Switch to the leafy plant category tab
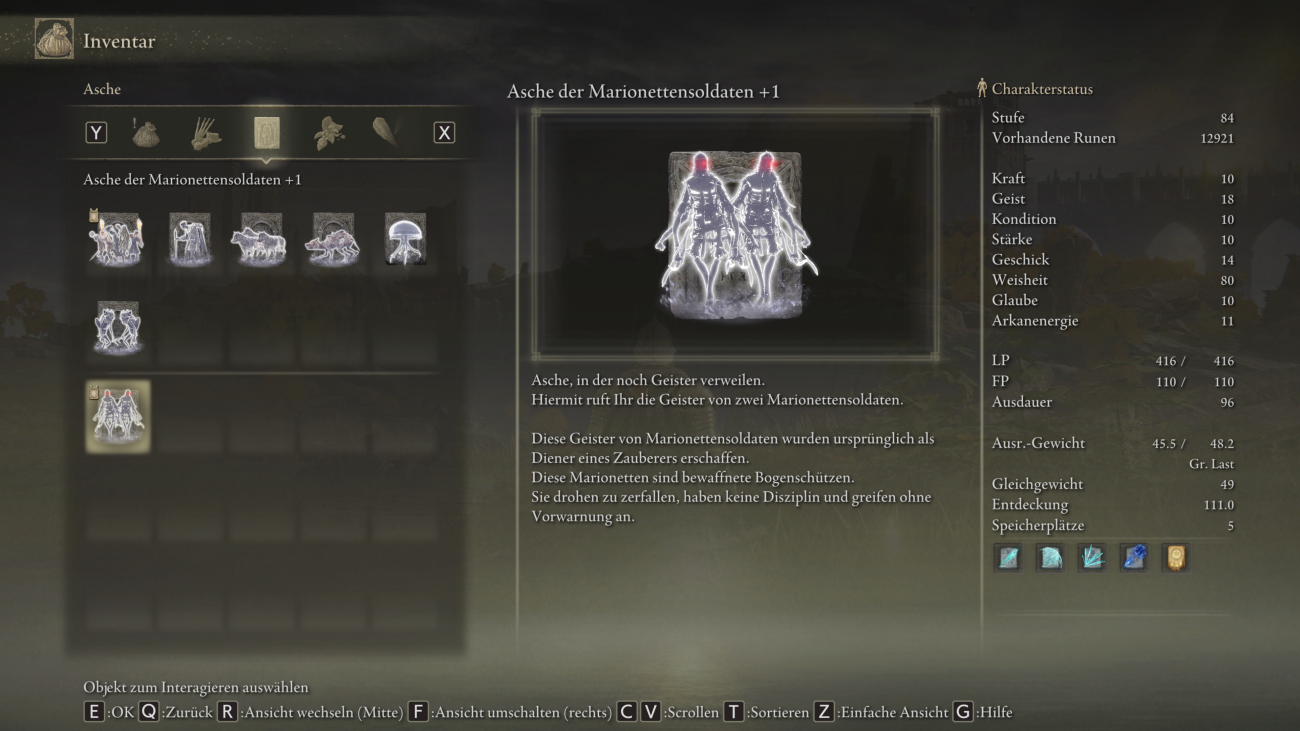Viewport: 1300px width, 731px height. coord(328,133)
